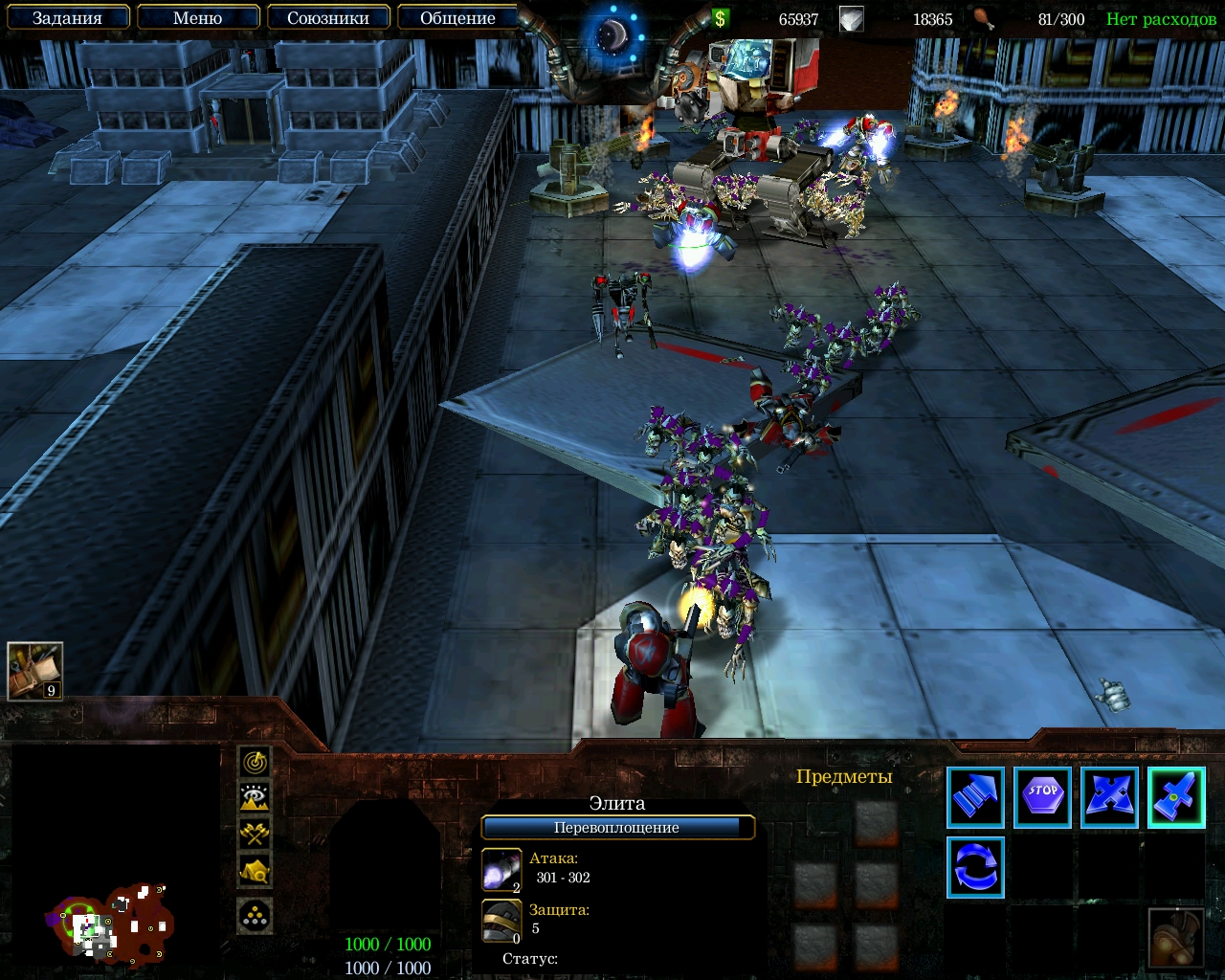The image size is (1225, 980).
Task: Activate the Stop command
Action: 1042,797
